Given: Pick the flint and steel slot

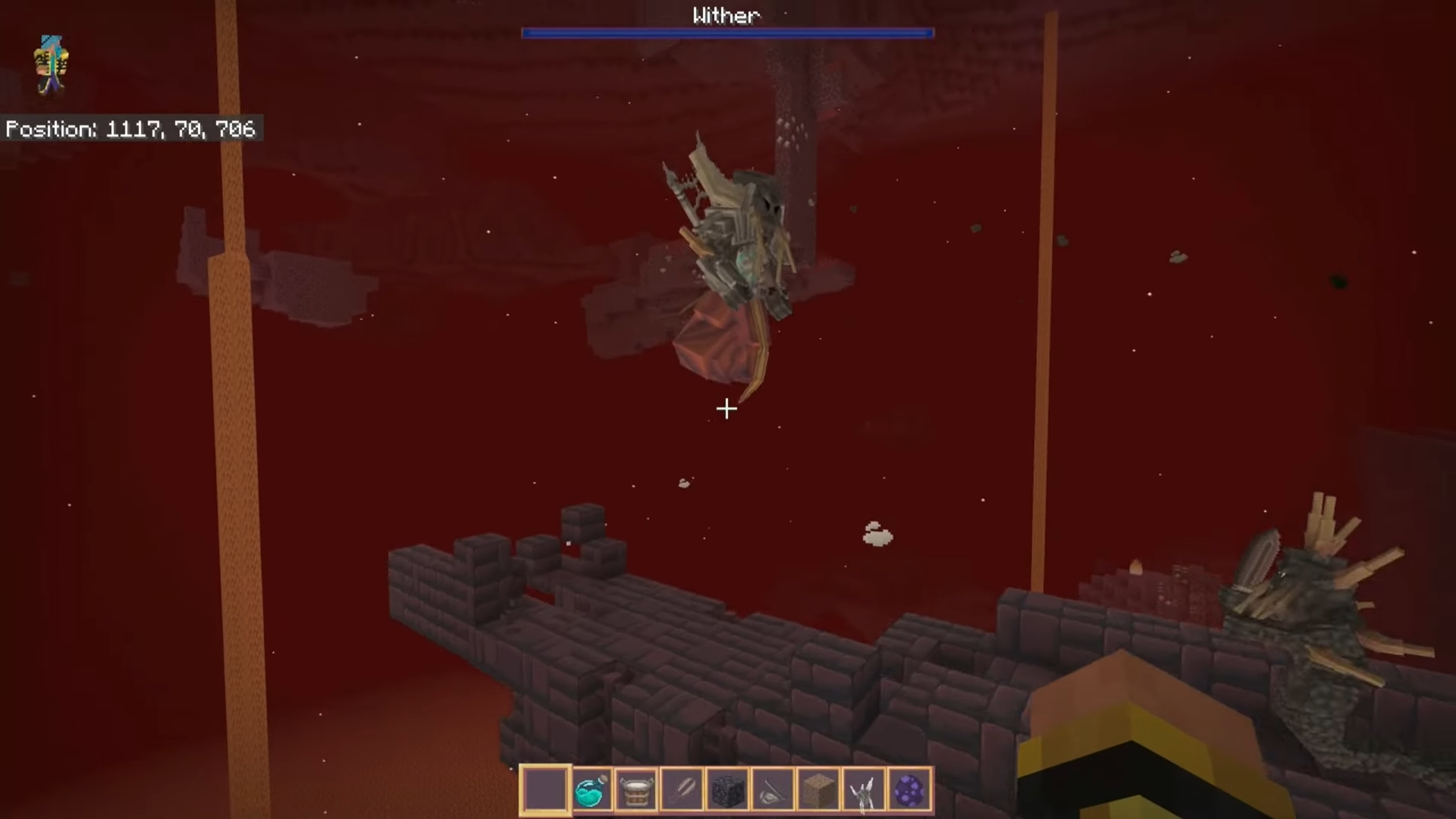Looking at the screenshot, I should pyautogui.click(x=773, y=790).
